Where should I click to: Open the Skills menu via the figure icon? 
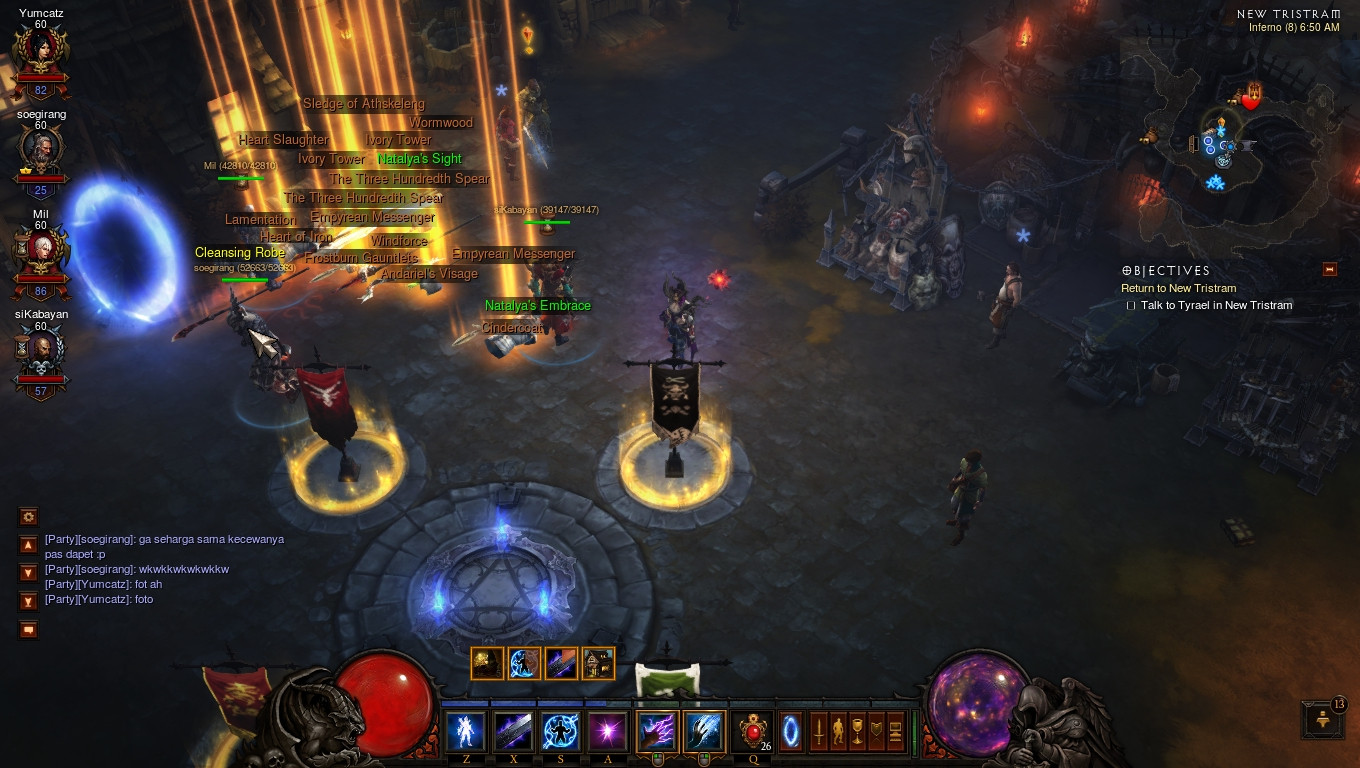(838, 731)
